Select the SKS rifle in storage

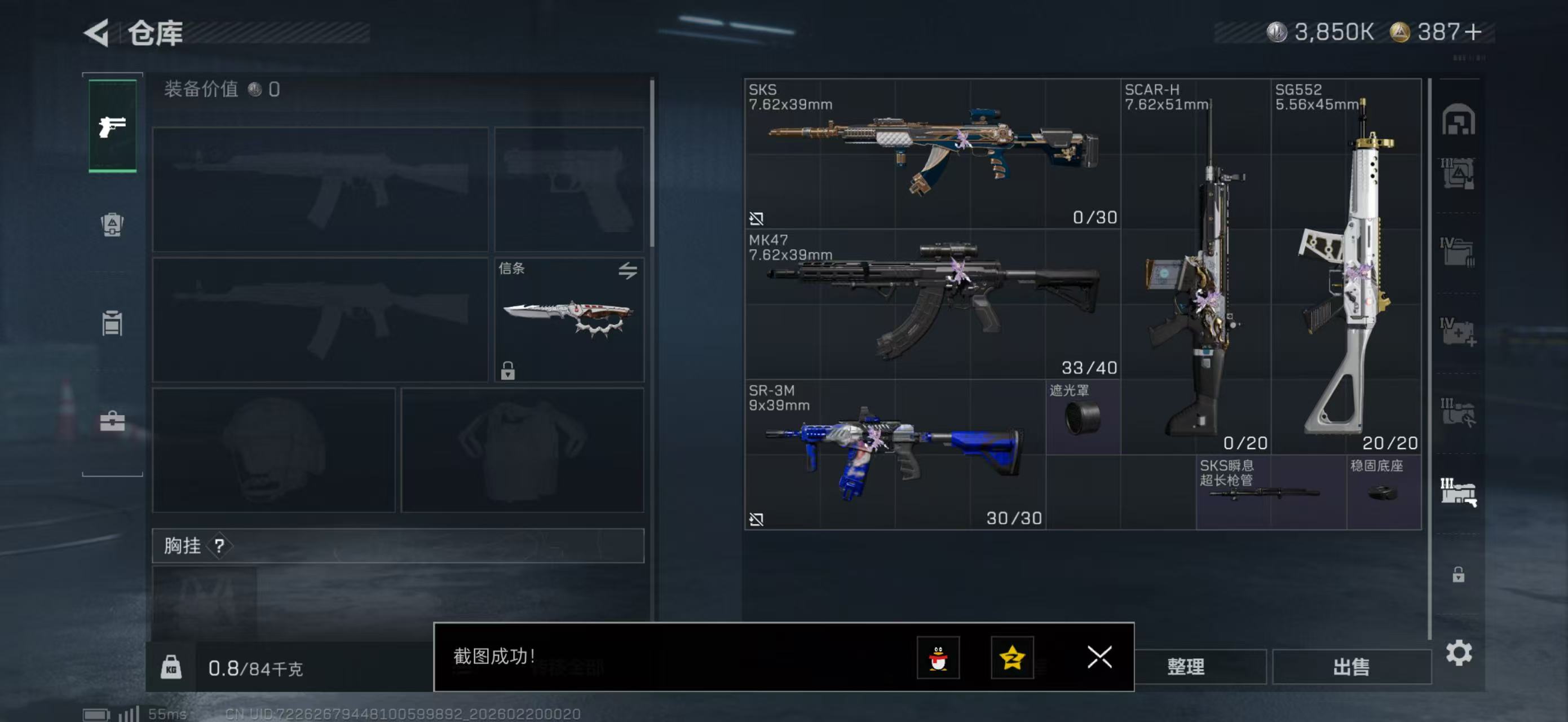tap(931, 153)
